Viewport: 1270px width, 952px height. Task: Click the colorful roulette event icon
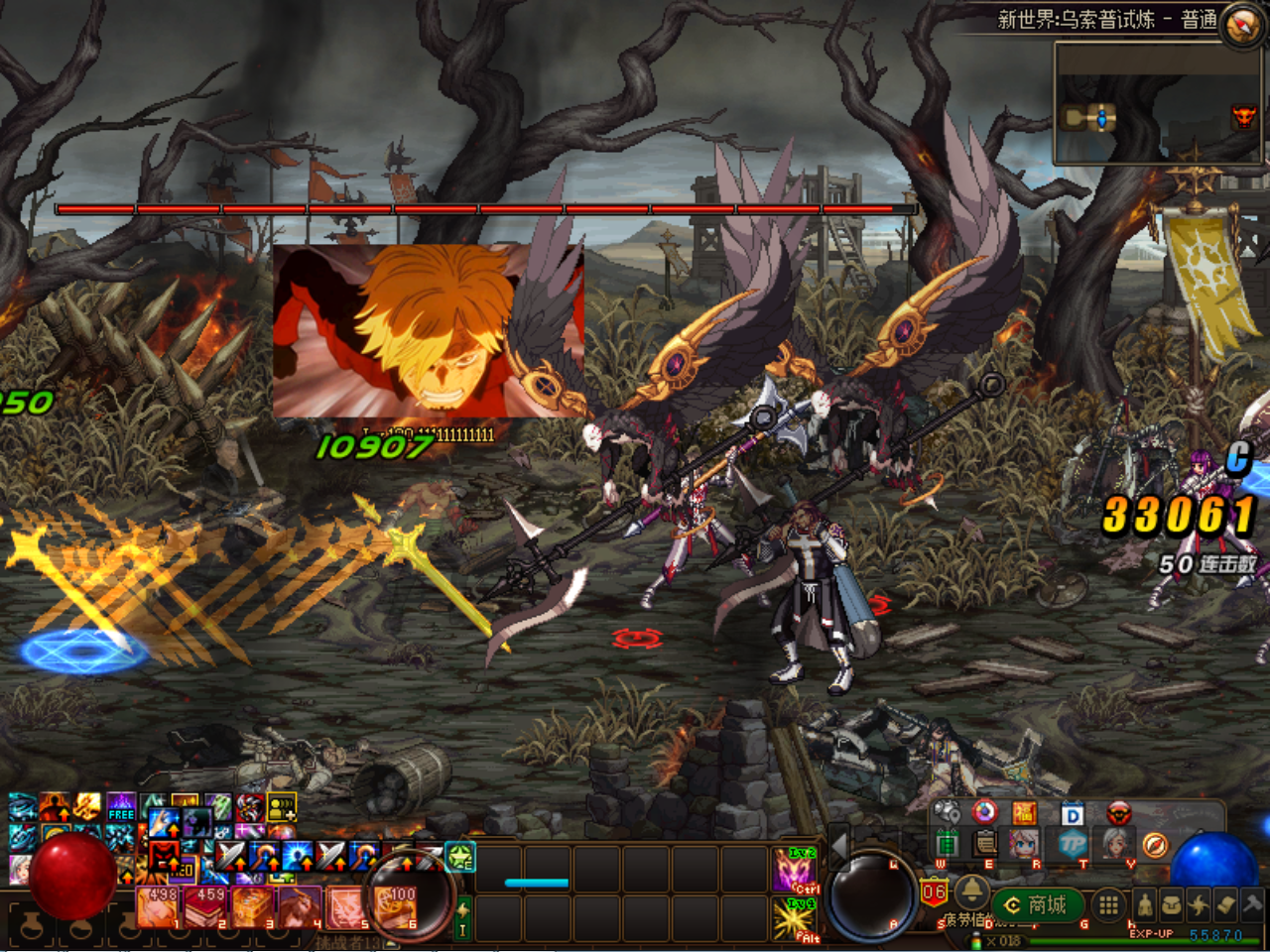[984, 812]
